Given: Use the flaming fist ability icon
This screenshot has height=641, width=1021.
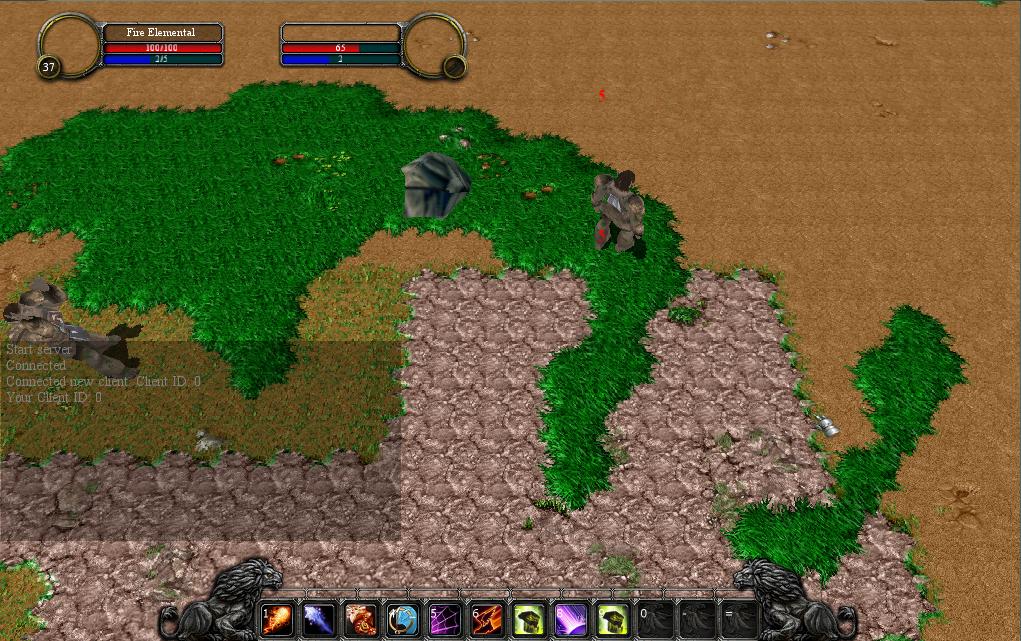Looking at the screenshot, I should pyautogui.click(x=361, y=619).
